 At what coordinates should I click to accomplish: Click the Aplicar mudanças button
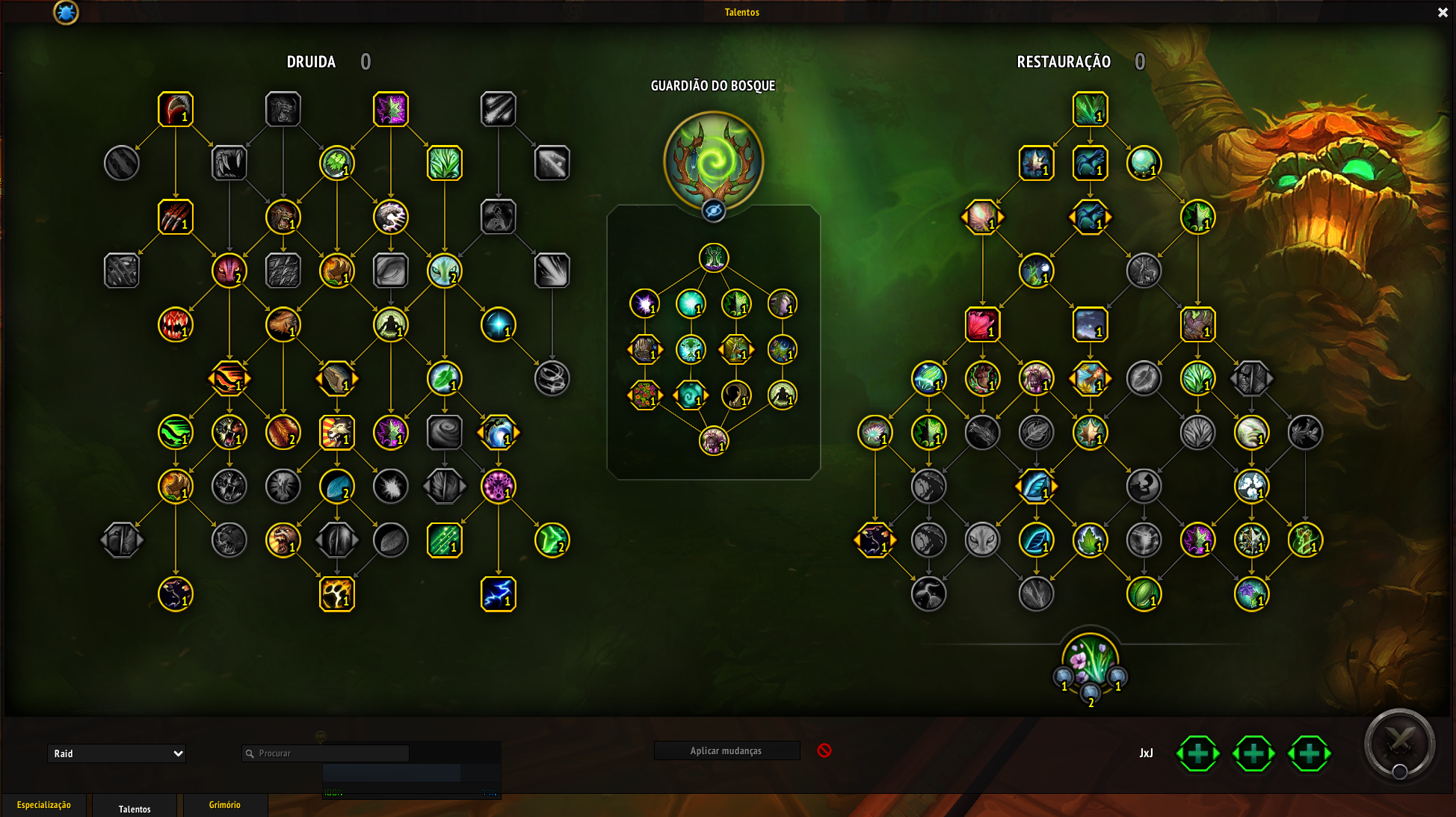tap(727, 750)
